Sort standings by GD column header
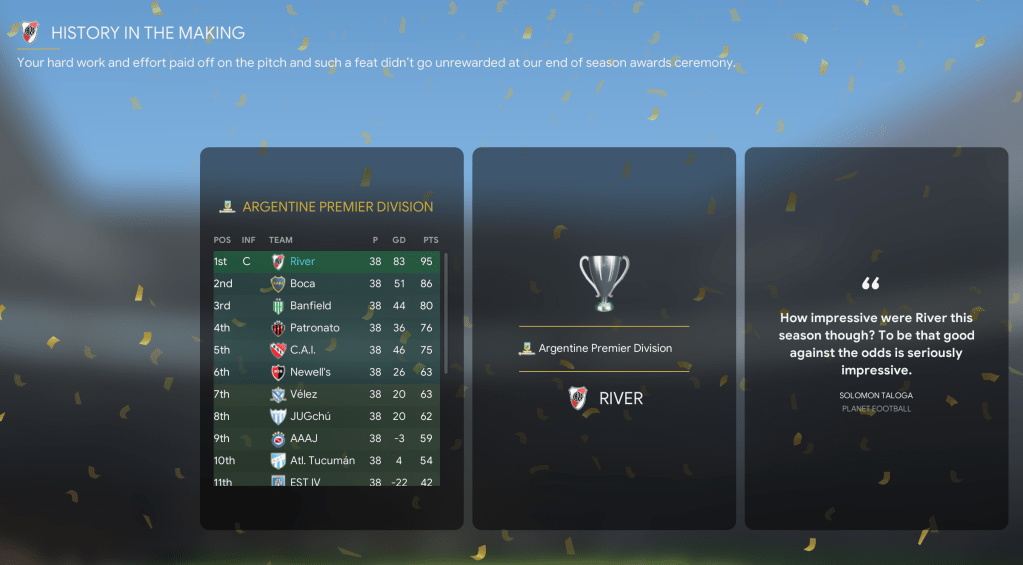Screen dimensions: 1023x565 coord(399,240)
